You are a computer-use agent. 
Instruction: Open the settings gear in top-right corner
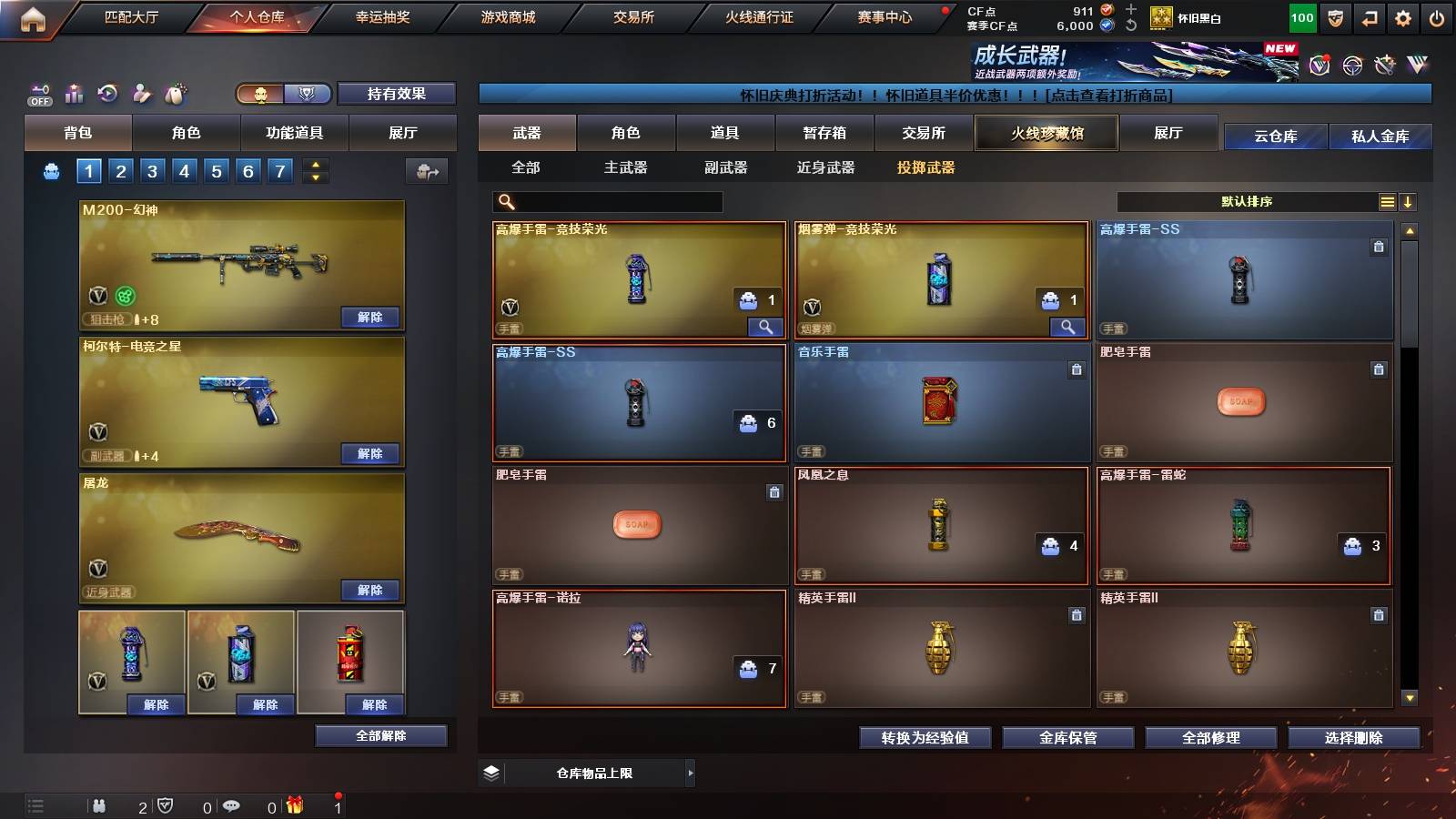point(1403,16)
